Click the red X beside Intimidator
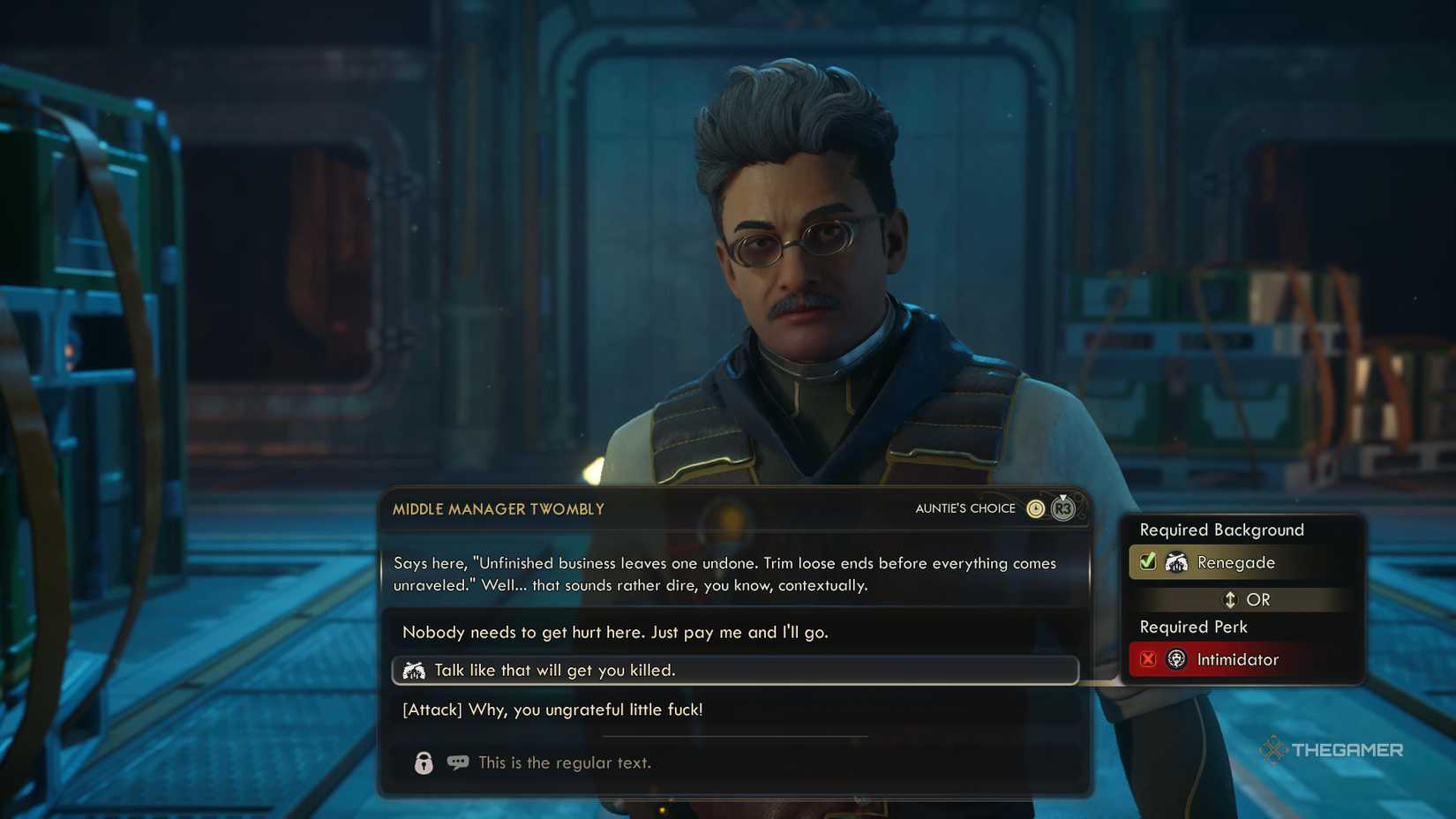 tap(1146, 659)
